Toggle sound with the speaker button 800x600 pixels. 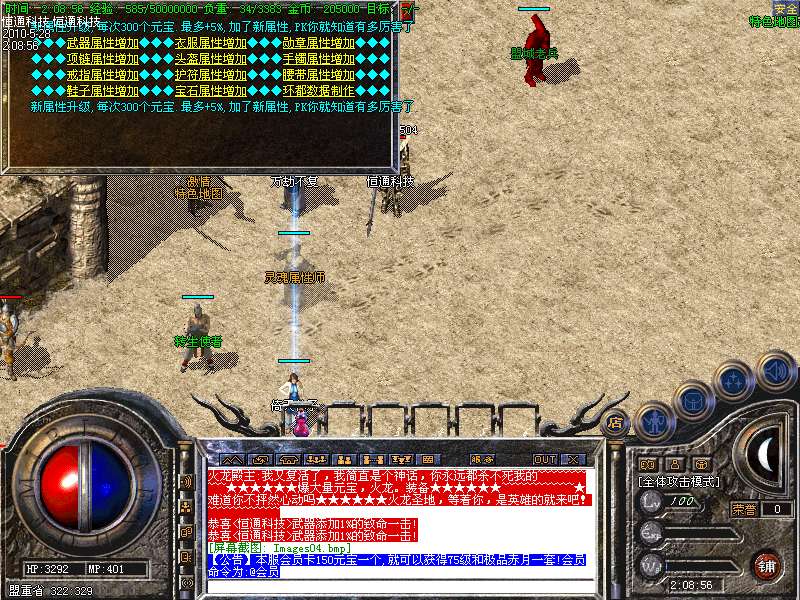[775, 370]
